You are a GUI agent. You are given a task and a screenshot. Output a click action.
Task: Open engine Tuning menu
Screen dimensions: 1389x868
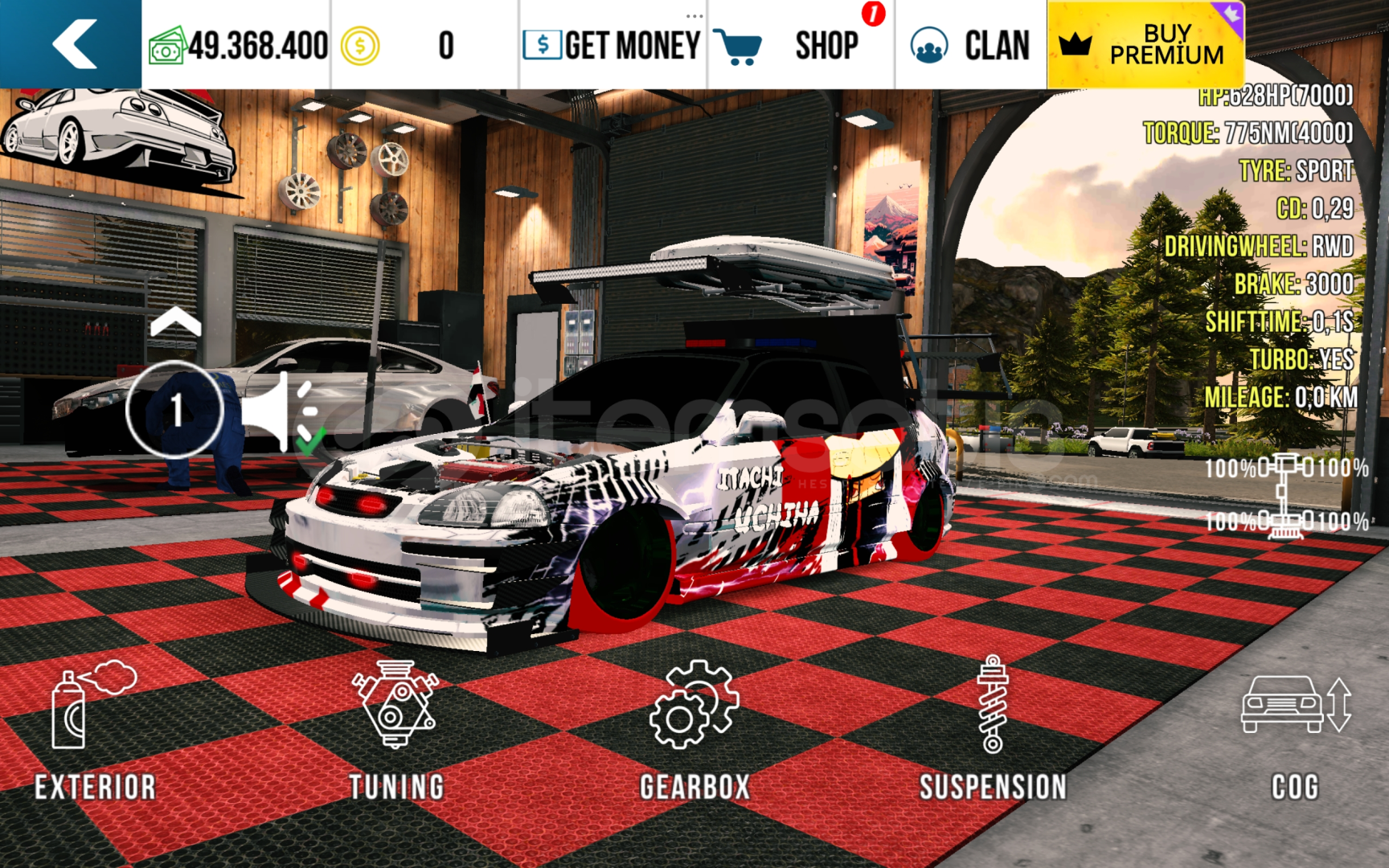click(x=395, y=731)
